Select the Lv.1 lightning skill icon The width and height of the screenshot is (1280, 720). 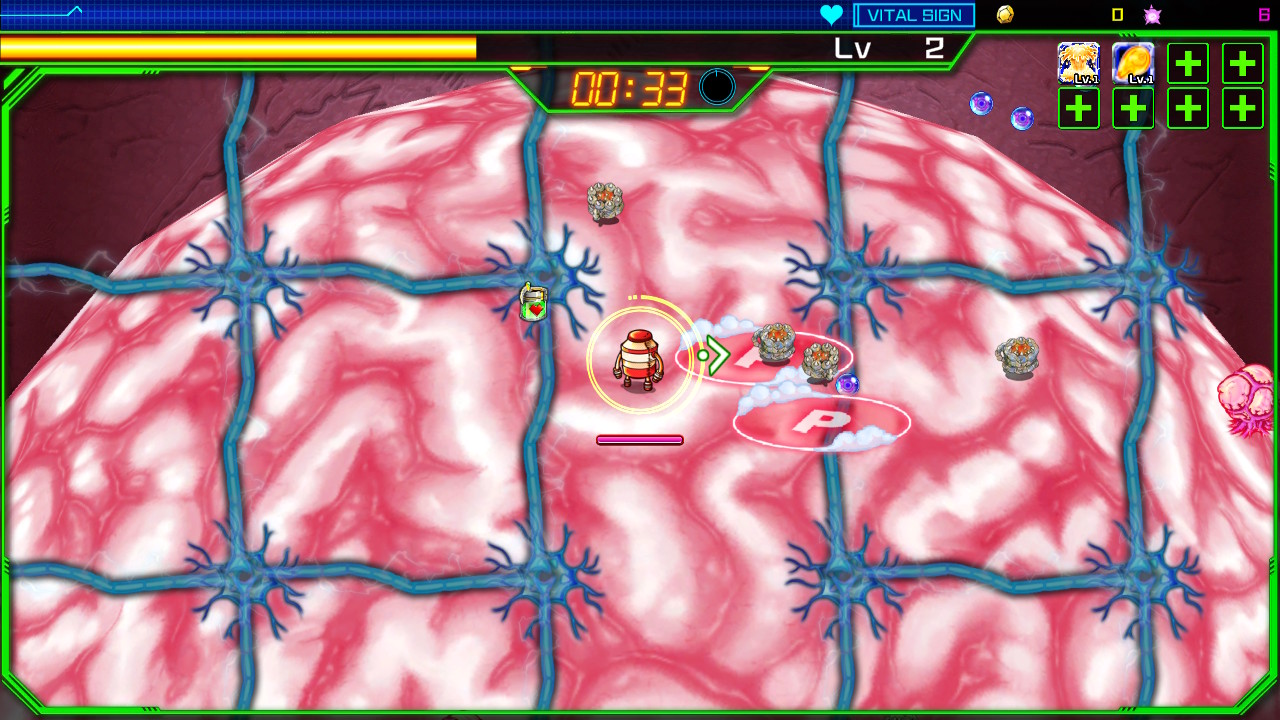tap(1078, 63)
